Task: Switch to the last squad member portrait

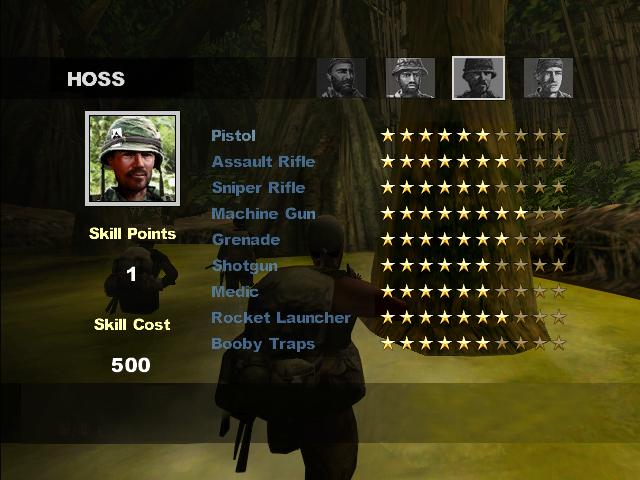Action: coord(548,78)
